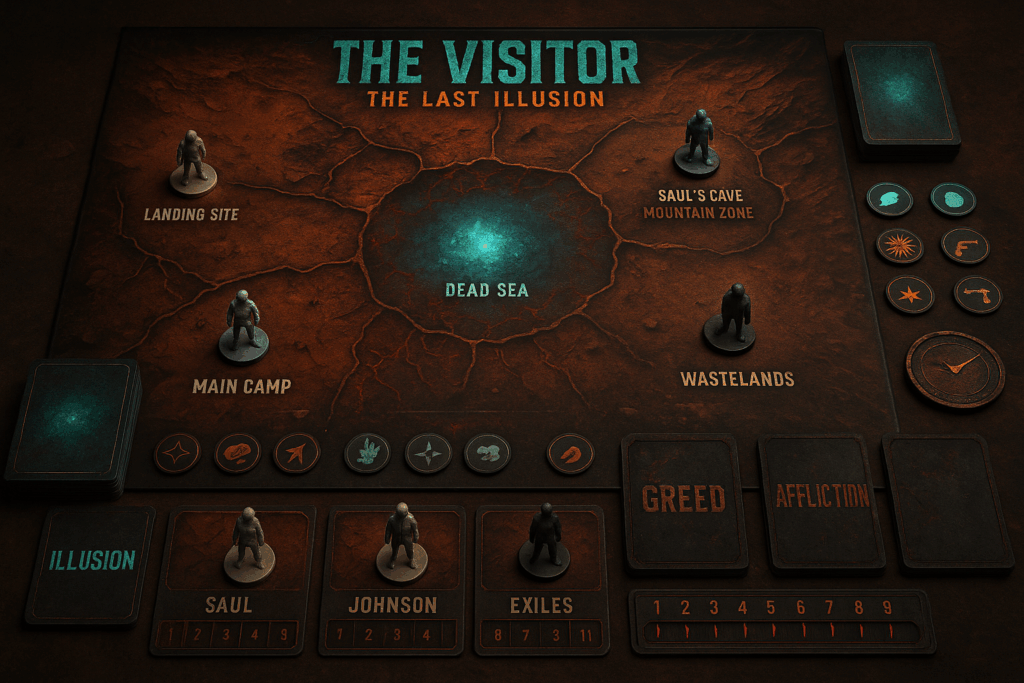
Task: Open Johnson's character card
Action: [x=393, y=578]
